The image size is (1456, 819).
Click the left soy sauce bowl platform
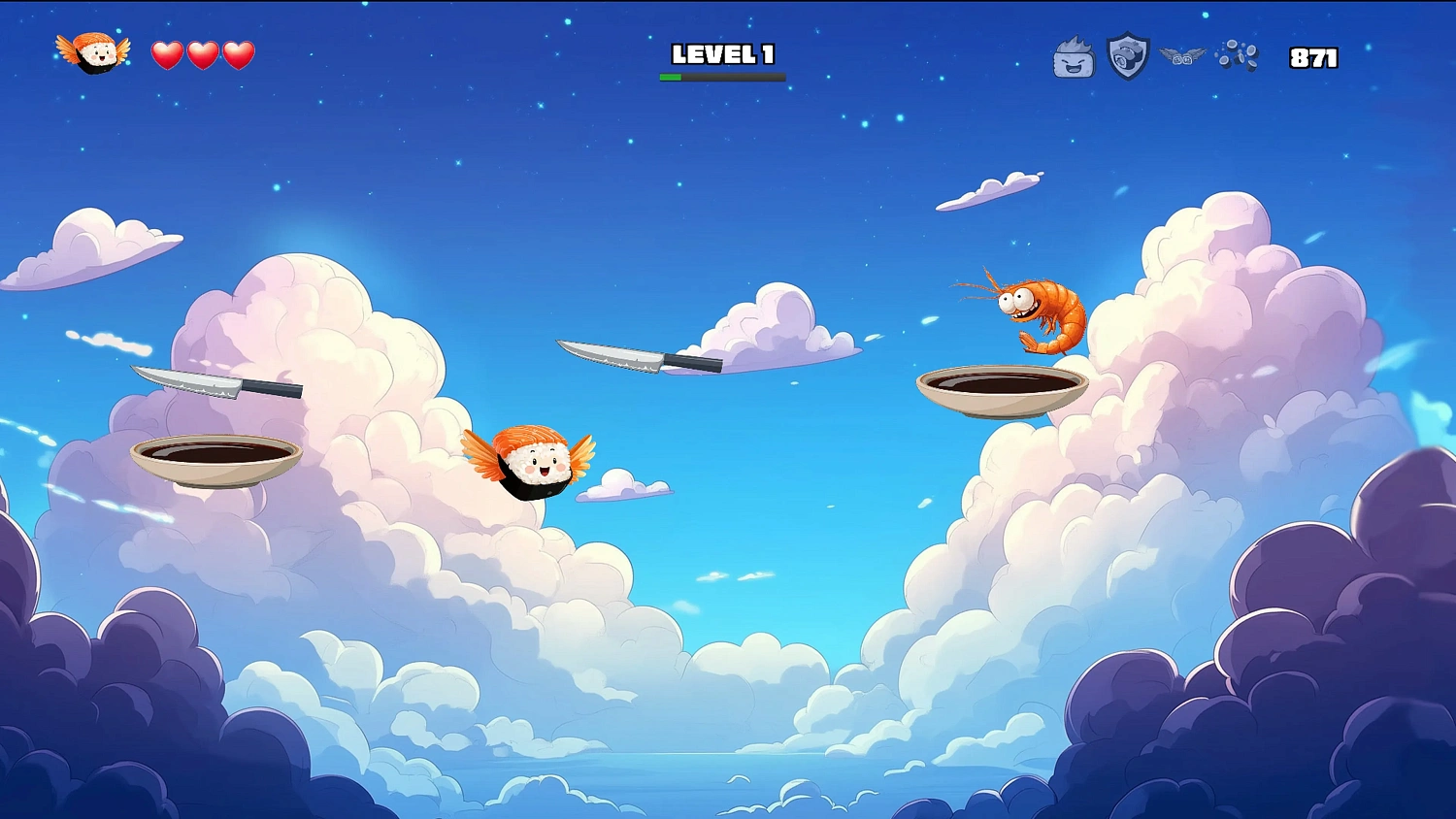click(214, 456)
